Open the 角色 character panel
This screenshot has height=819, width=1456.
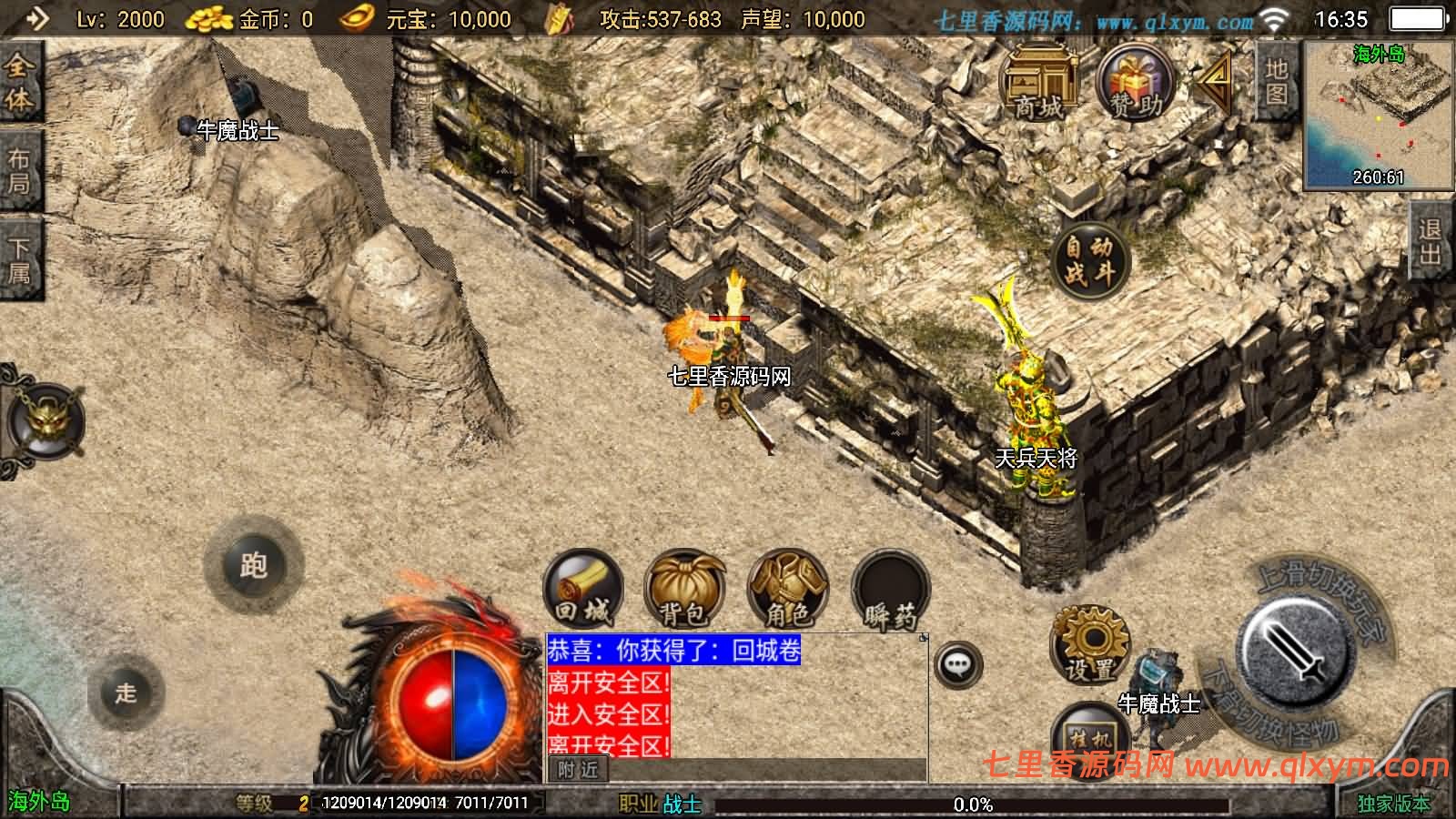790,596
